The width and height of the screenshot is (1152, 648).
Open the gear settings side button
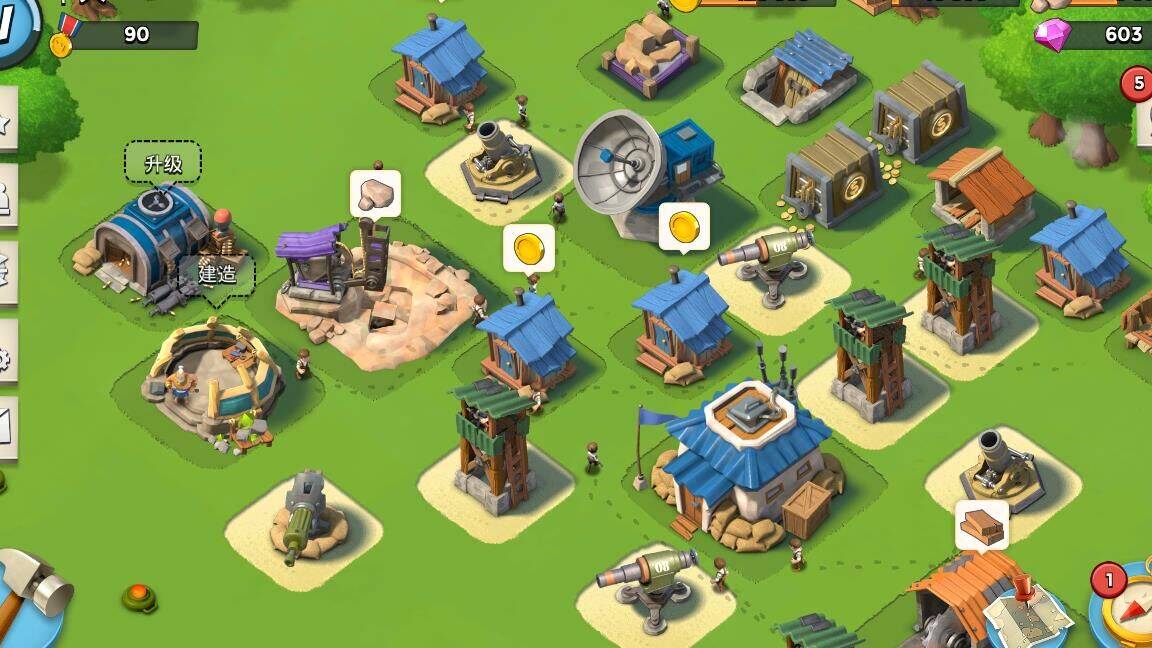(5, 355)
